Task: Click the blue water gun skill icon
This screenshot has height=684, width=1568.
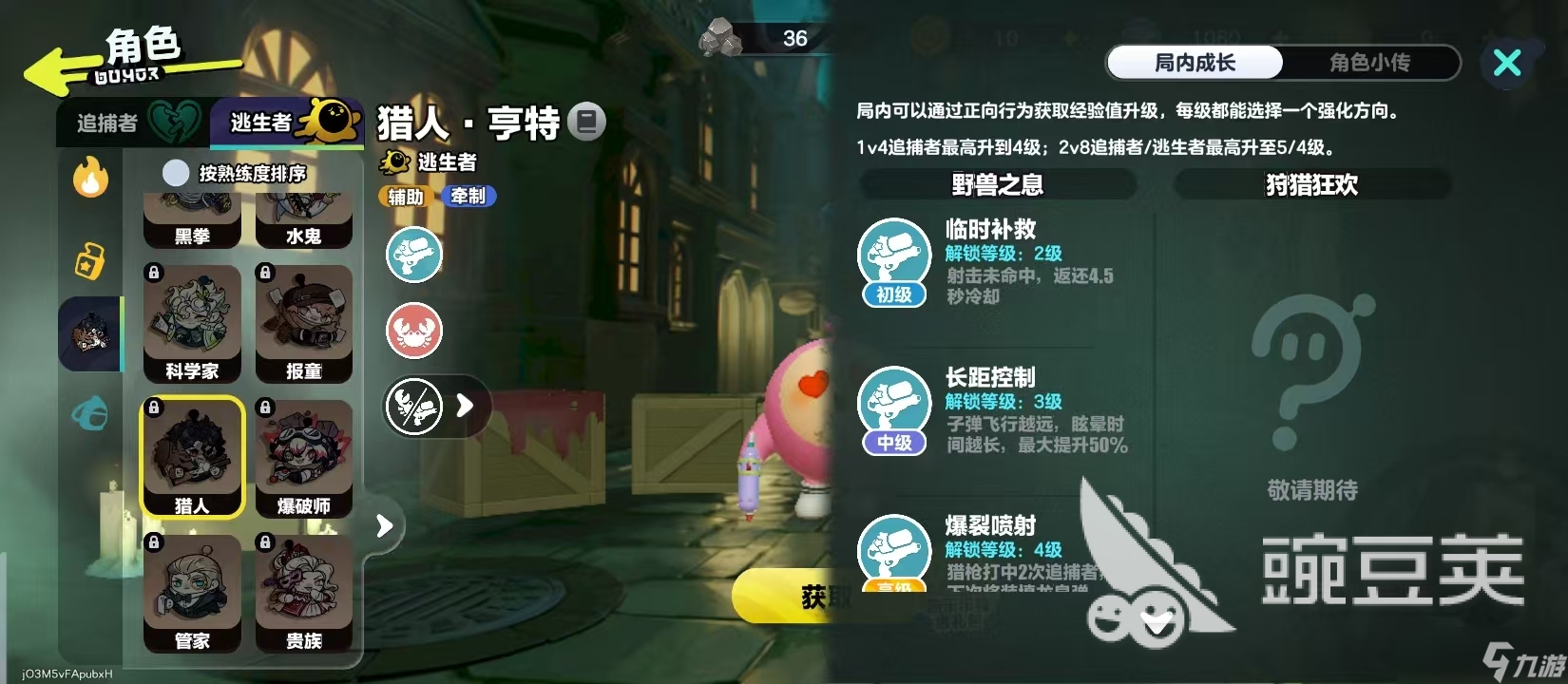Action: (413, 255)
